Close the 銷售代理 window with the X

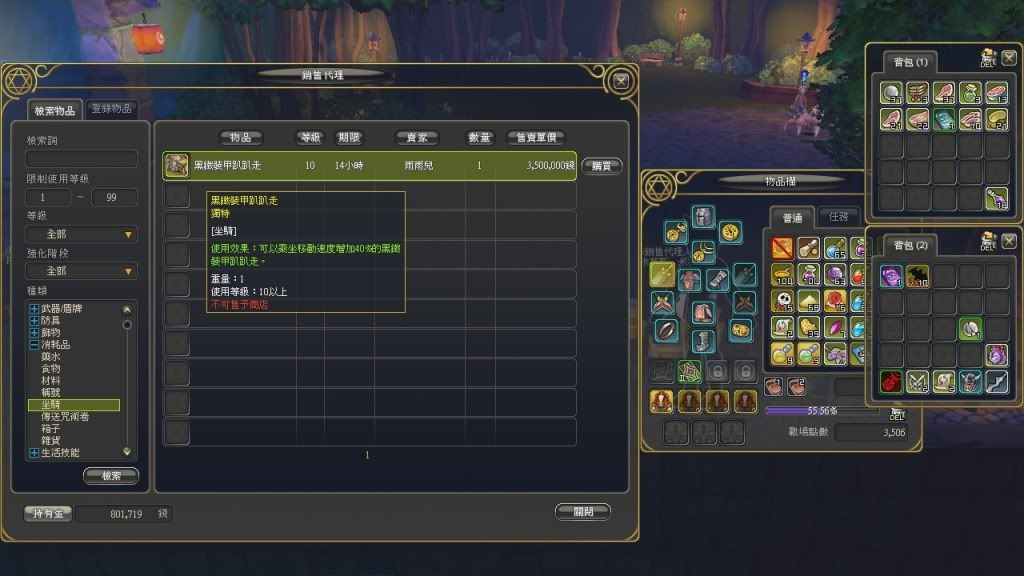click(621, 80)
